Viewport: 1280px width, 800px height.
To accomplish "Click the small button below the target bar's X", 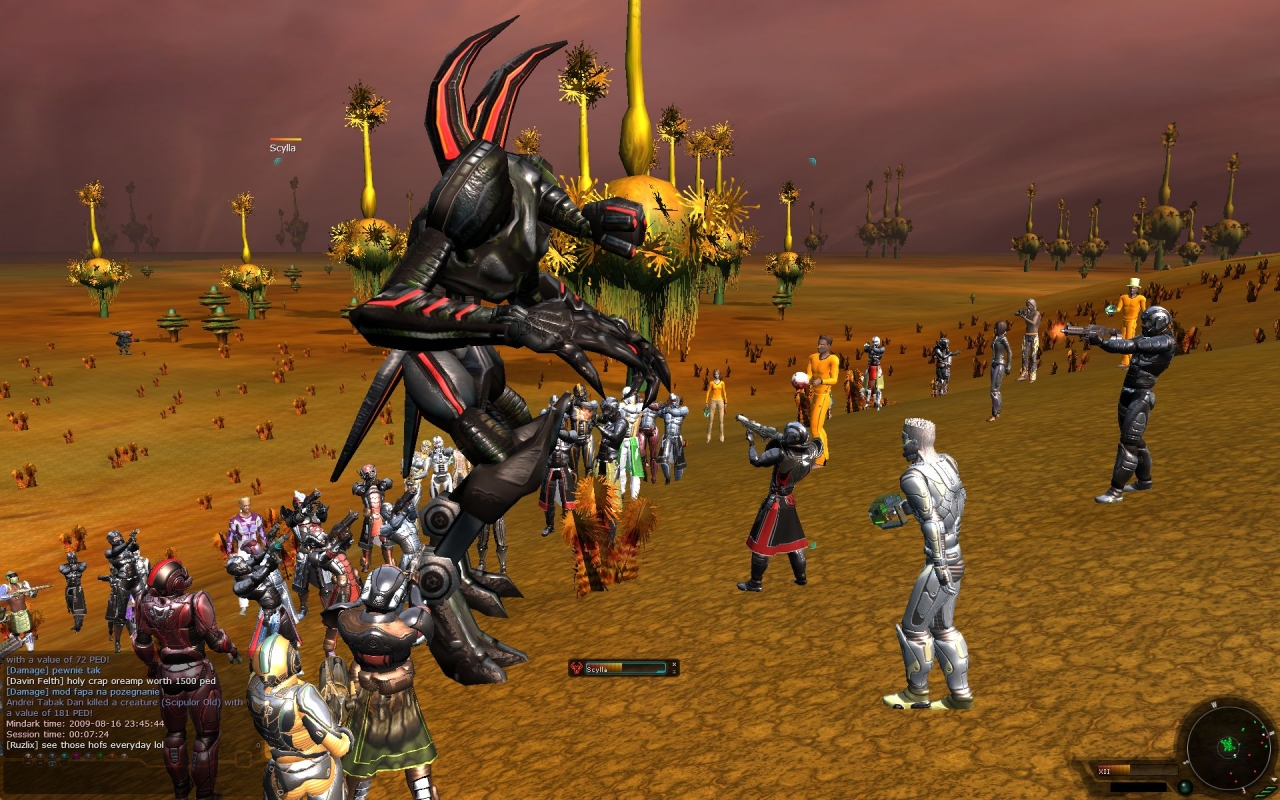I will point(674,672).
